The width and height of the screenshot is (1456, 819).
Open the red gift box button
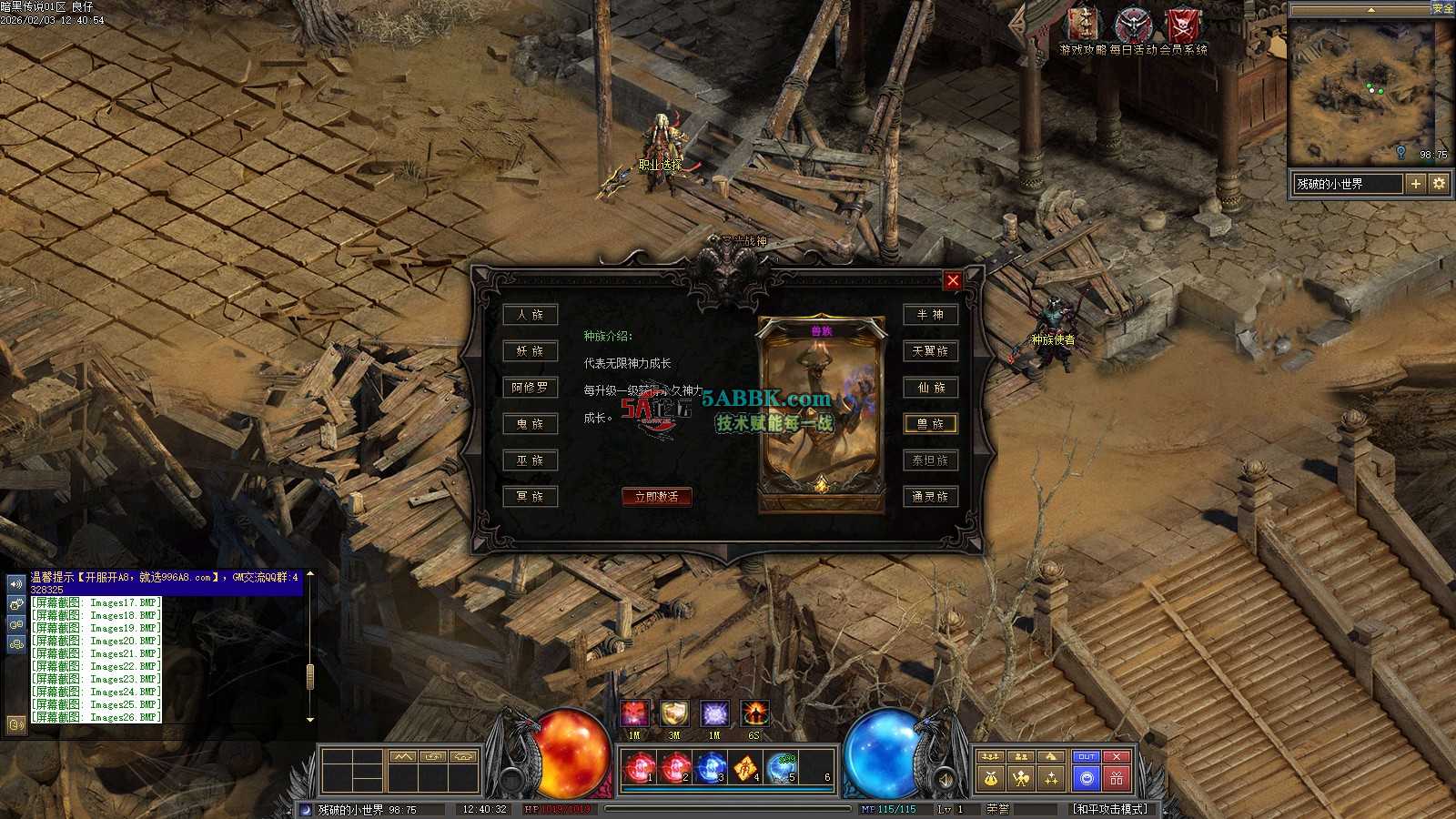(x=1117, y=778)
